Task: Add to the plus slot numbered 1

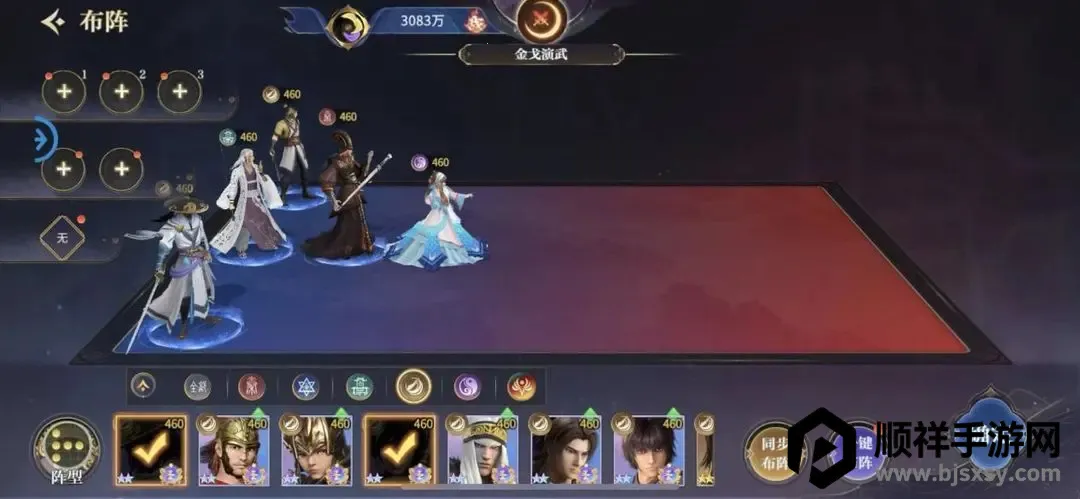Action: 63,92
